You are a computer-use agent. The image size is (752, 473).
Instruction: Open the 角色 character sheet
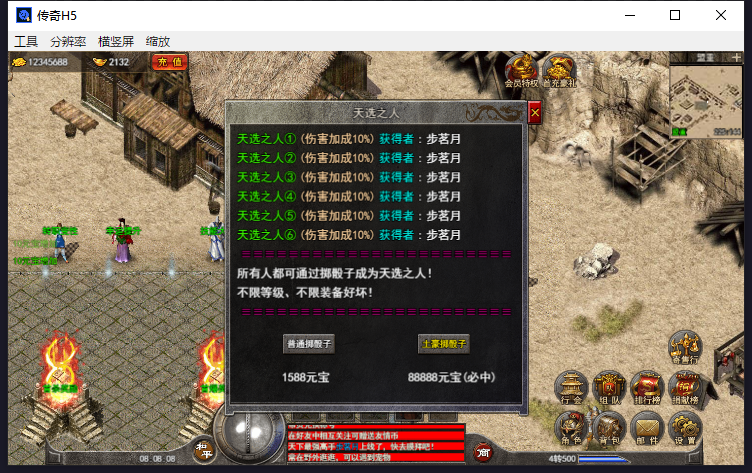[572, 429]
